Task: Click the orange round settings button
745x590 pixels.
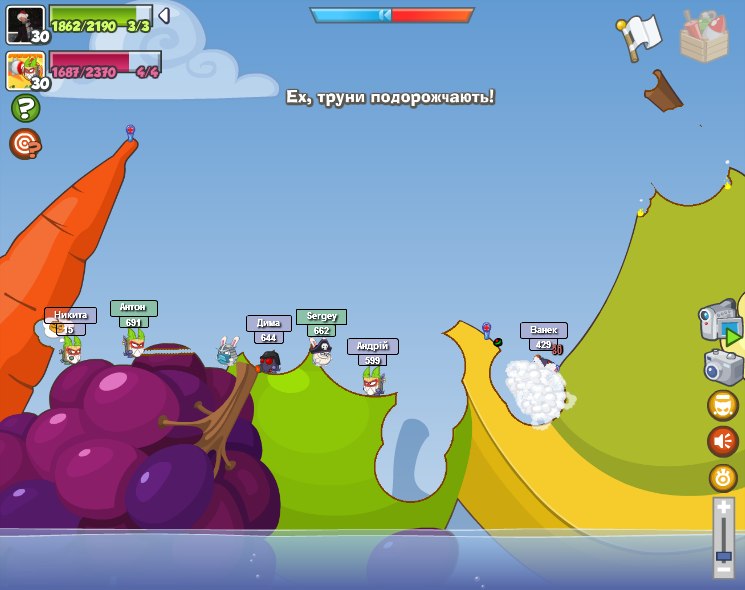Action: click(x=723, y=478)
